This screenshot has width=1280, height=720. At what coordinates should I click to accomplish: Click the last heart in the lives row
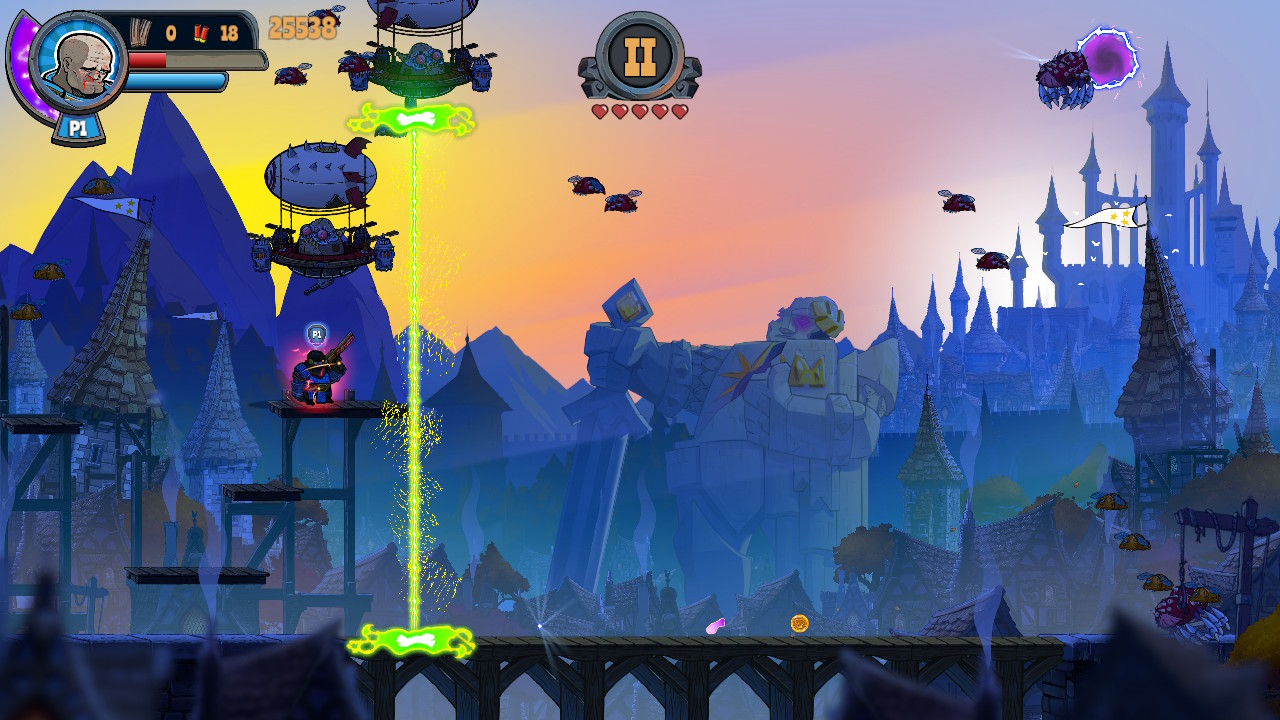pos(680,112)
